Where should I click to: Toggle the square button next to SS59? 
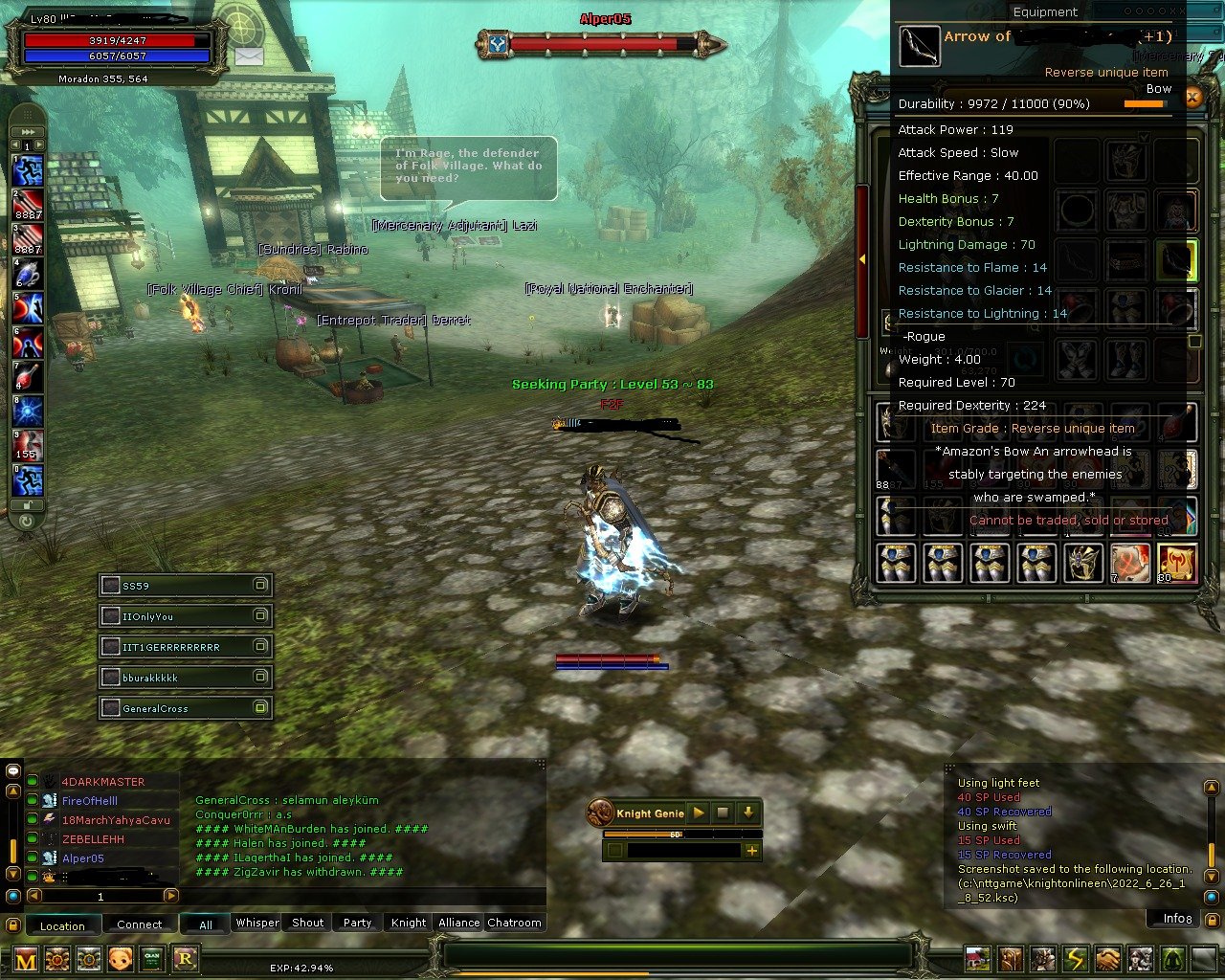tap(262, 585)
